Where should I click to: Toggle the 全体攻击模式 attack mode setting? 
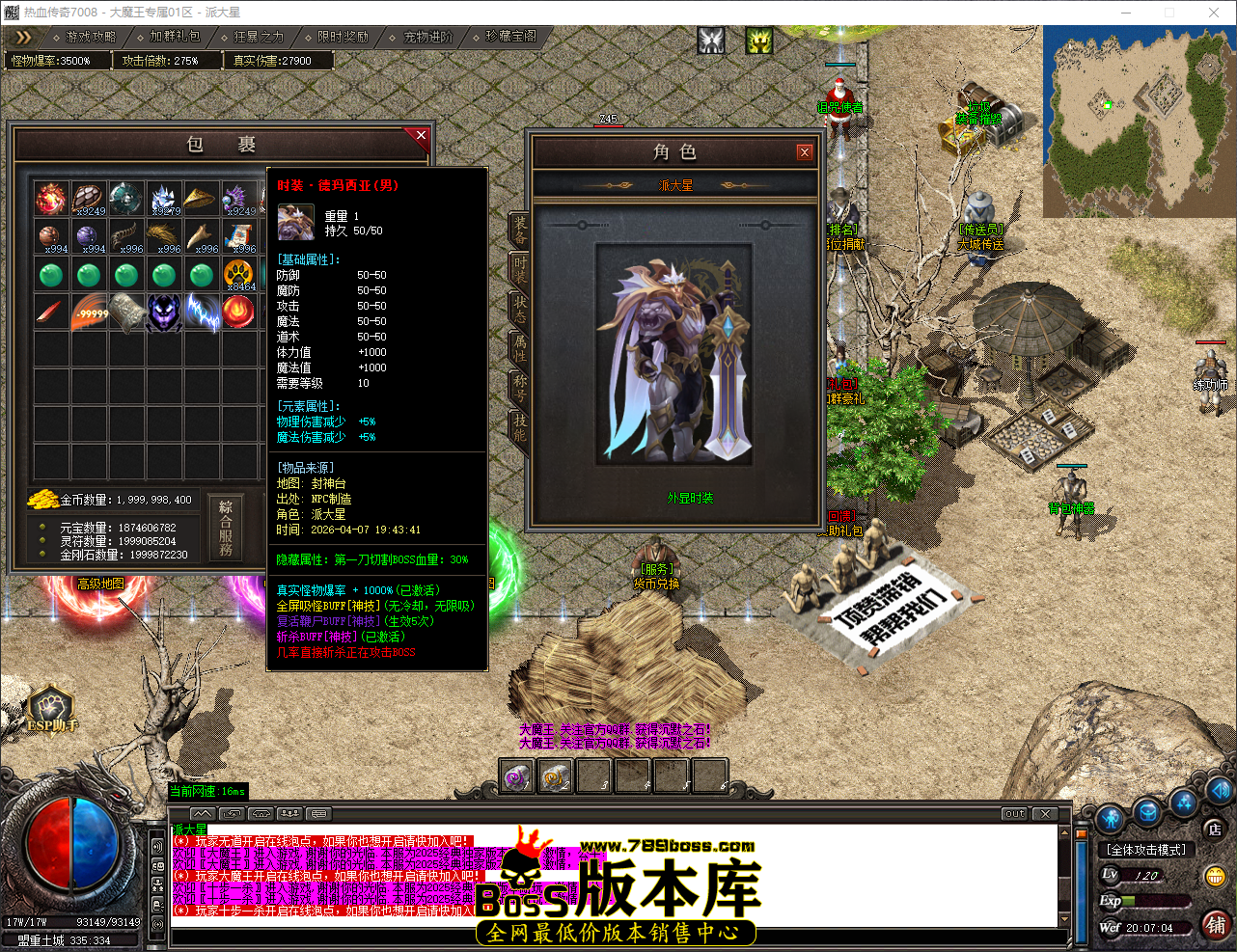[x=1146, y=849]
